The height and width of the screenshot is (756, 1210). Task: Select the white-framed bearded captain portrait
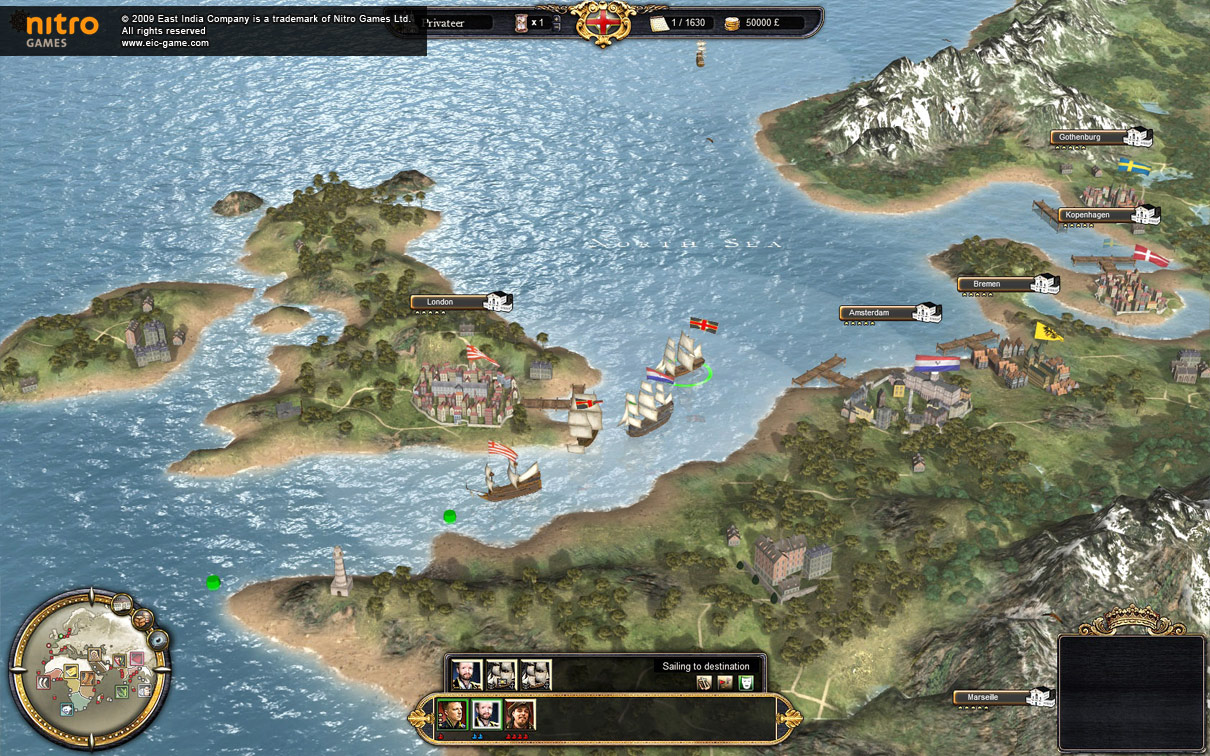pos(486,714)
